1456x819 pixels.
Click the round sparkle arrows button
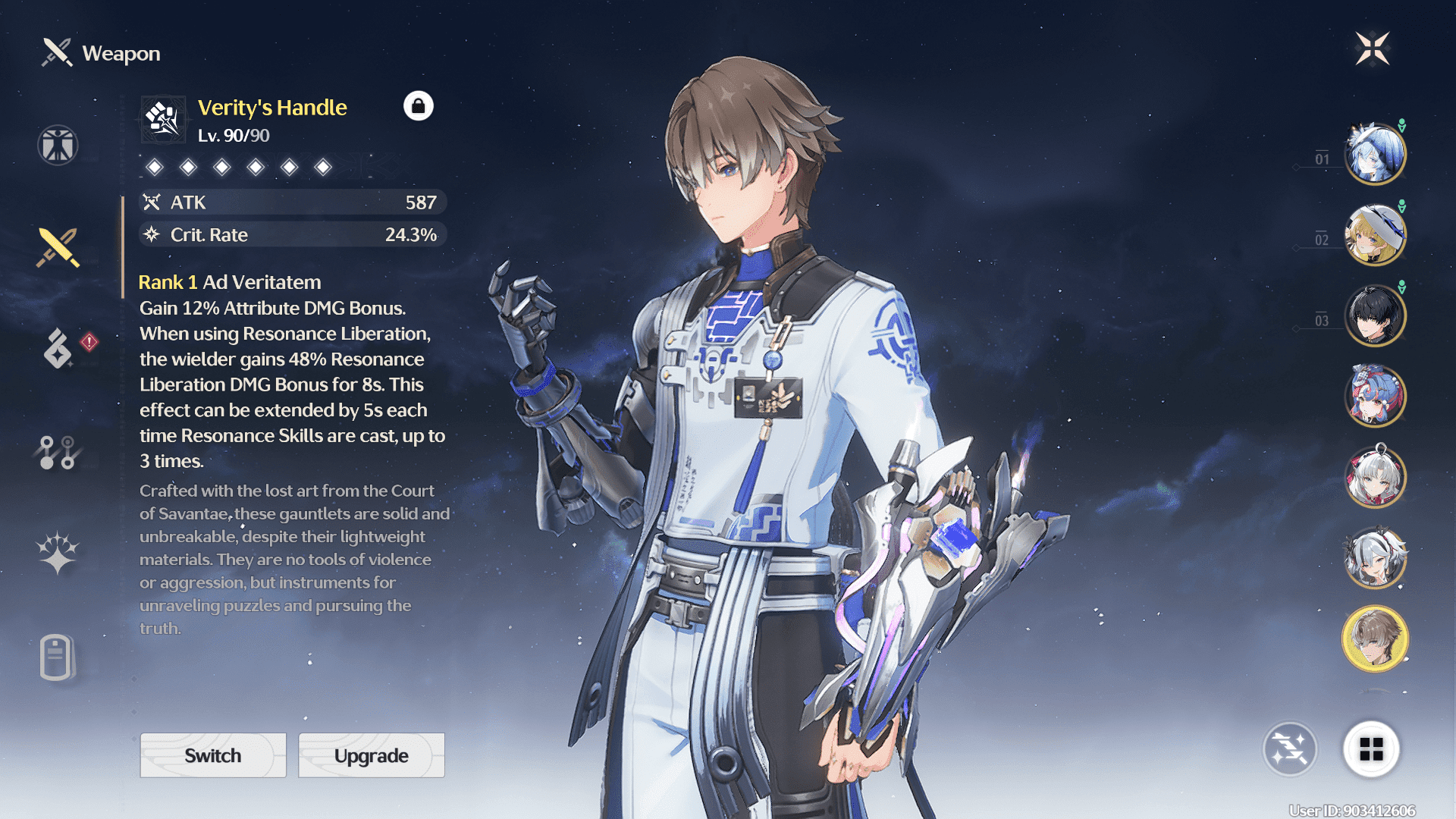1290,749
